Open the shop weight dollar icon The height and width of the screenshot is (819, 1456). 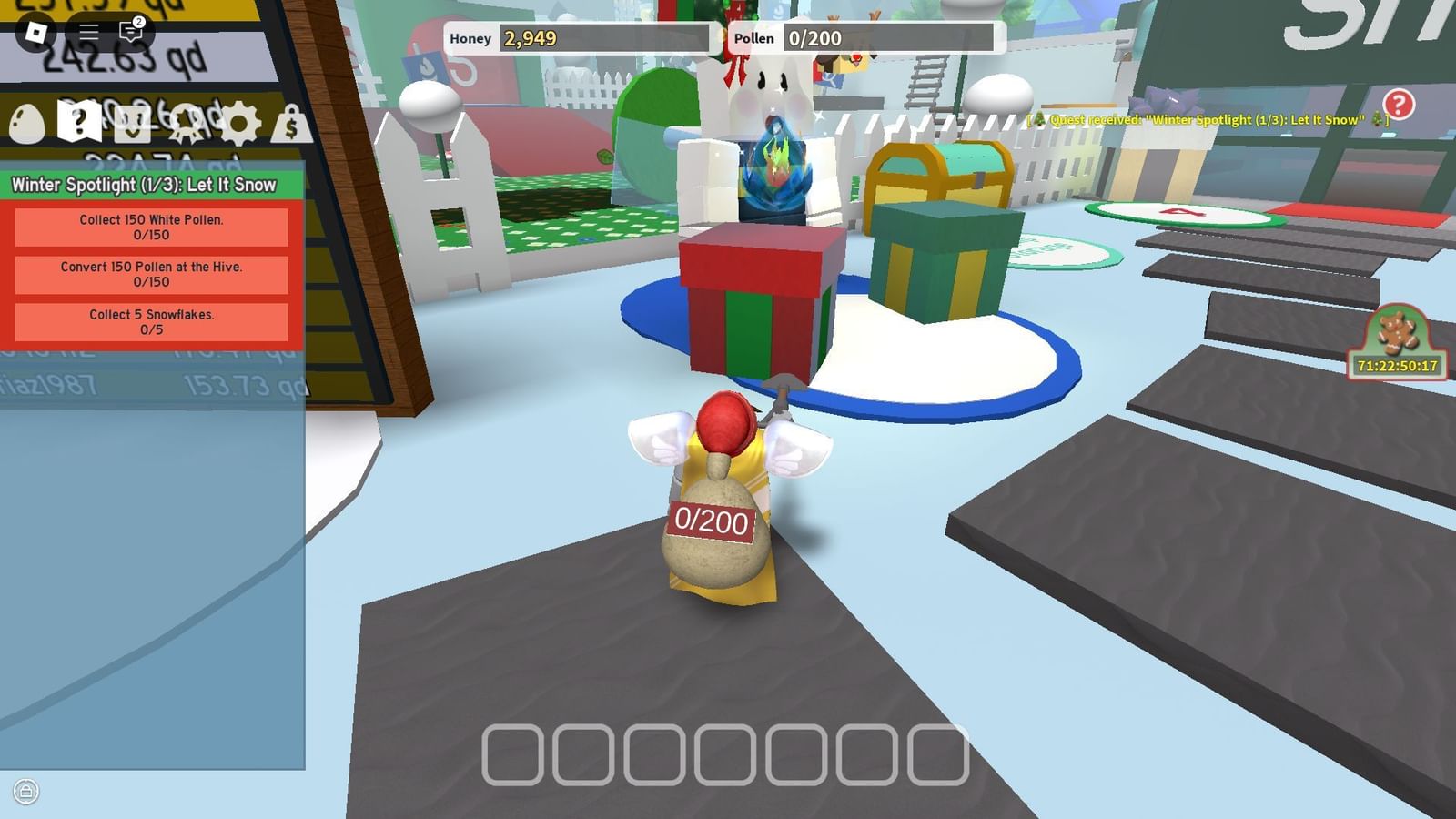click(x=289, y=121)
